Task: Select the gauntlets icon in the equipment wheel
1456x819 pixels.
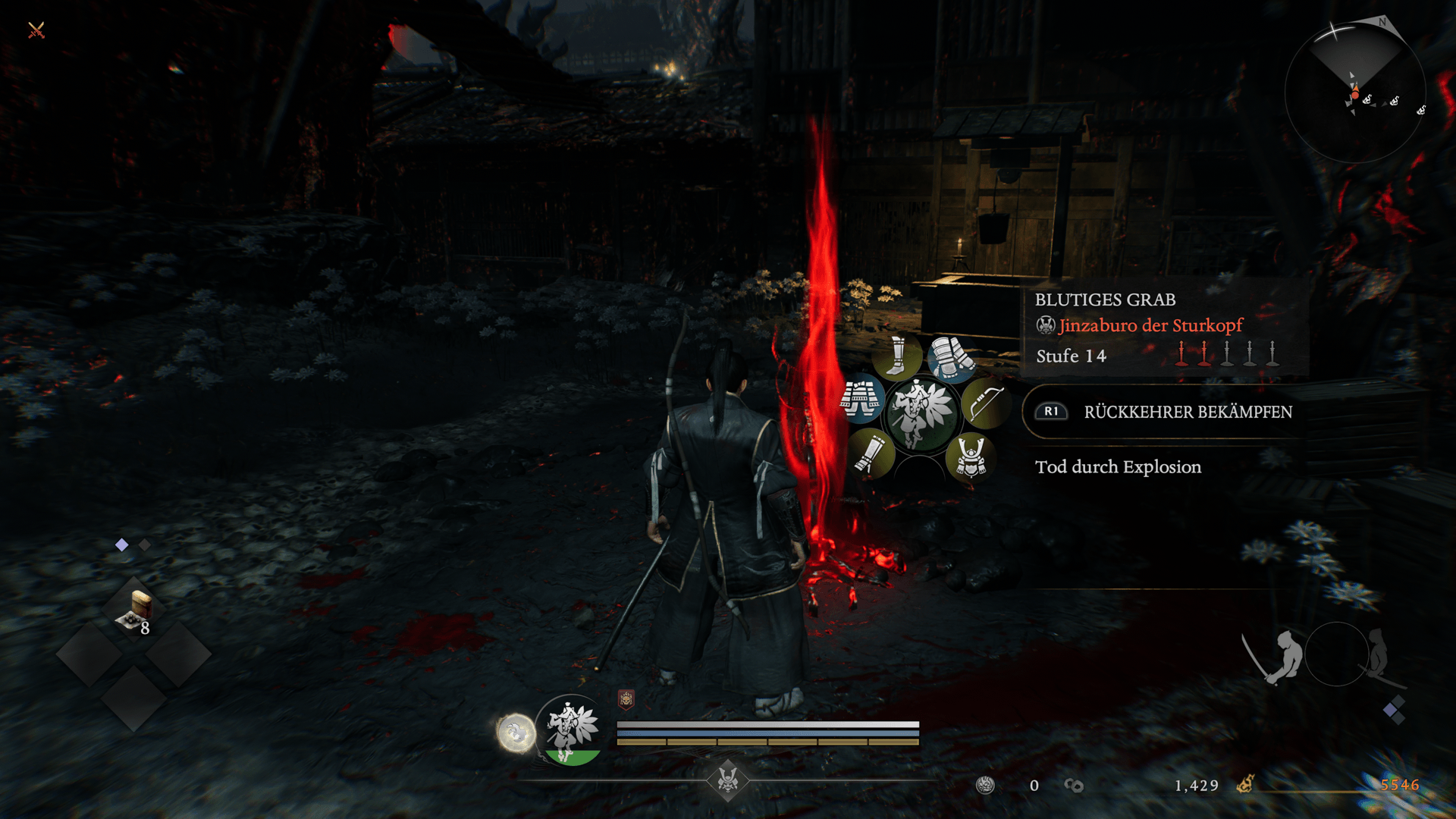Action: pyautogui.click(x=952, y=358)
